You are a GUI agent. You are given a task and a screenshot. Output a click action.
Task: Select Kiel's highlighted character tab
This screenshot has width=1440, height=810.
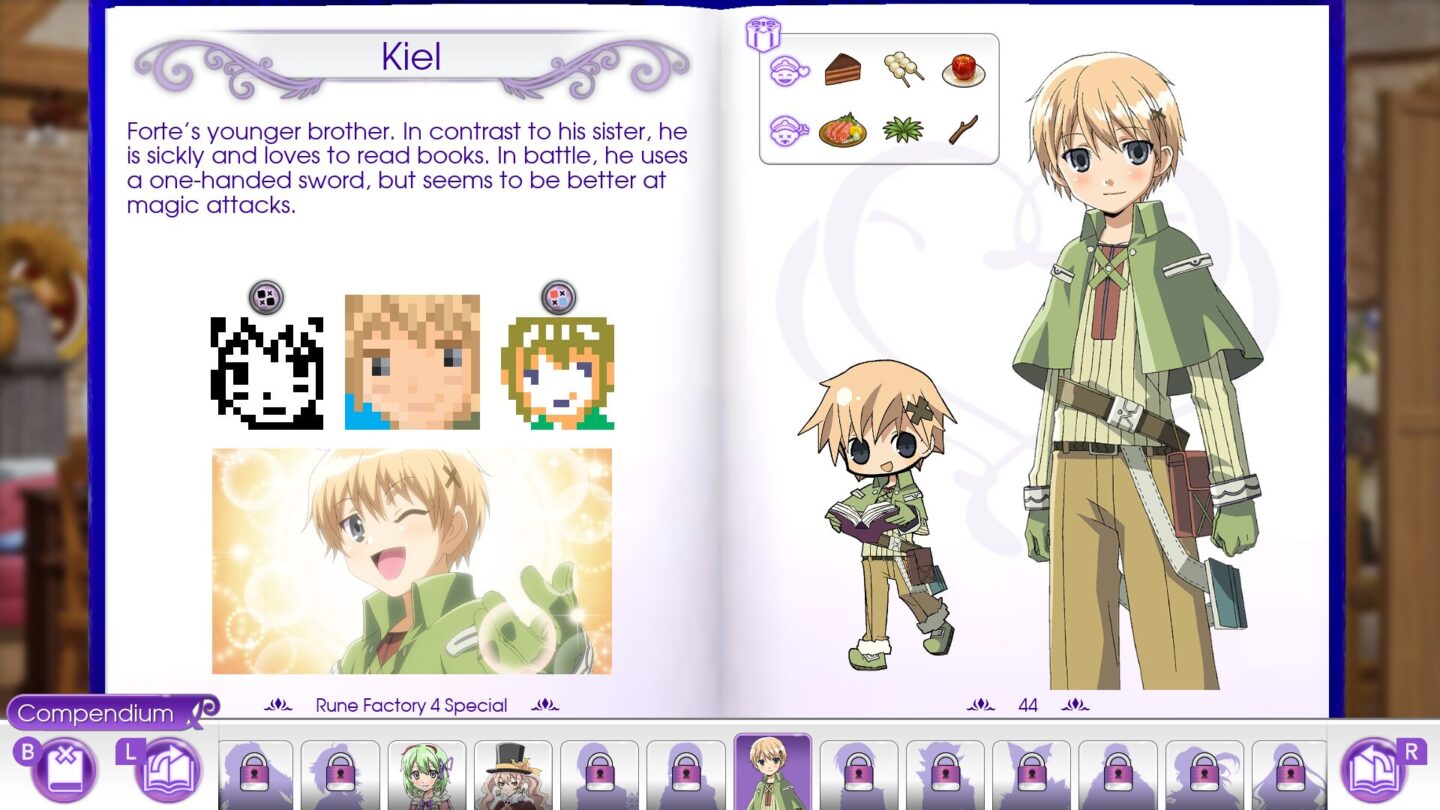(772, 773)
